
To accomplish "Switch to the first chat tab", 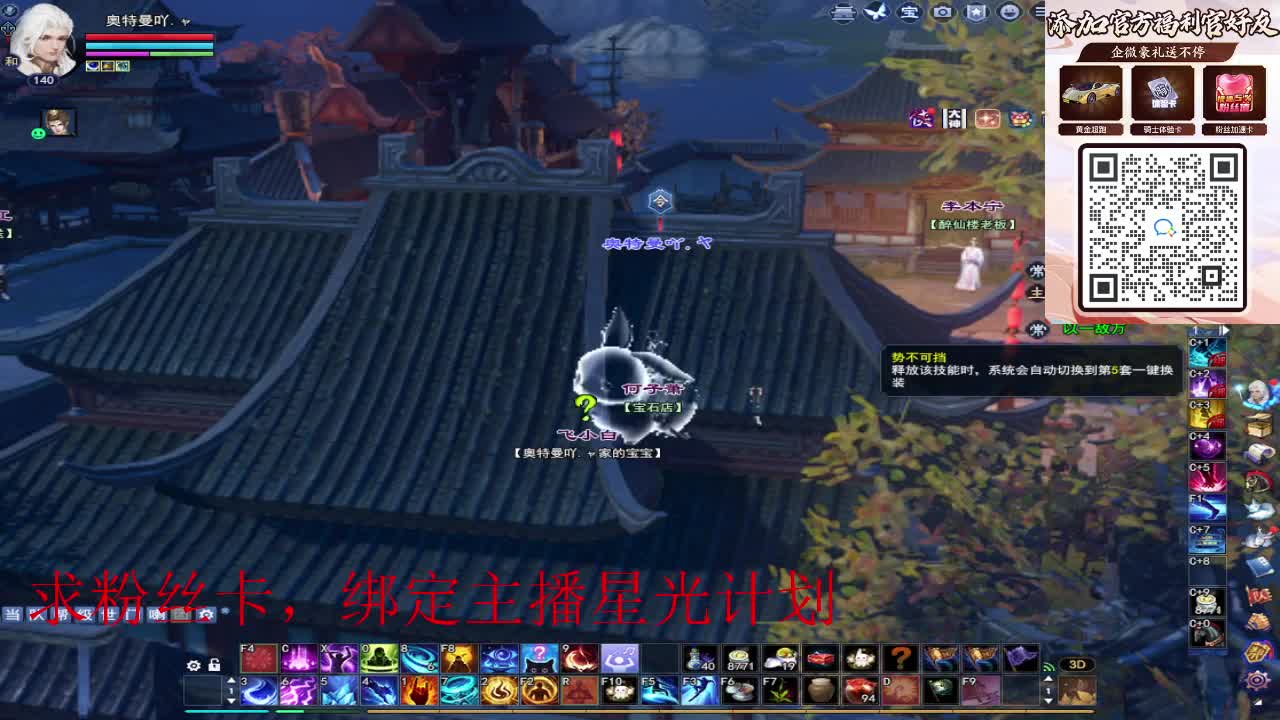I will pyautogui.click(x=13, y=614).
